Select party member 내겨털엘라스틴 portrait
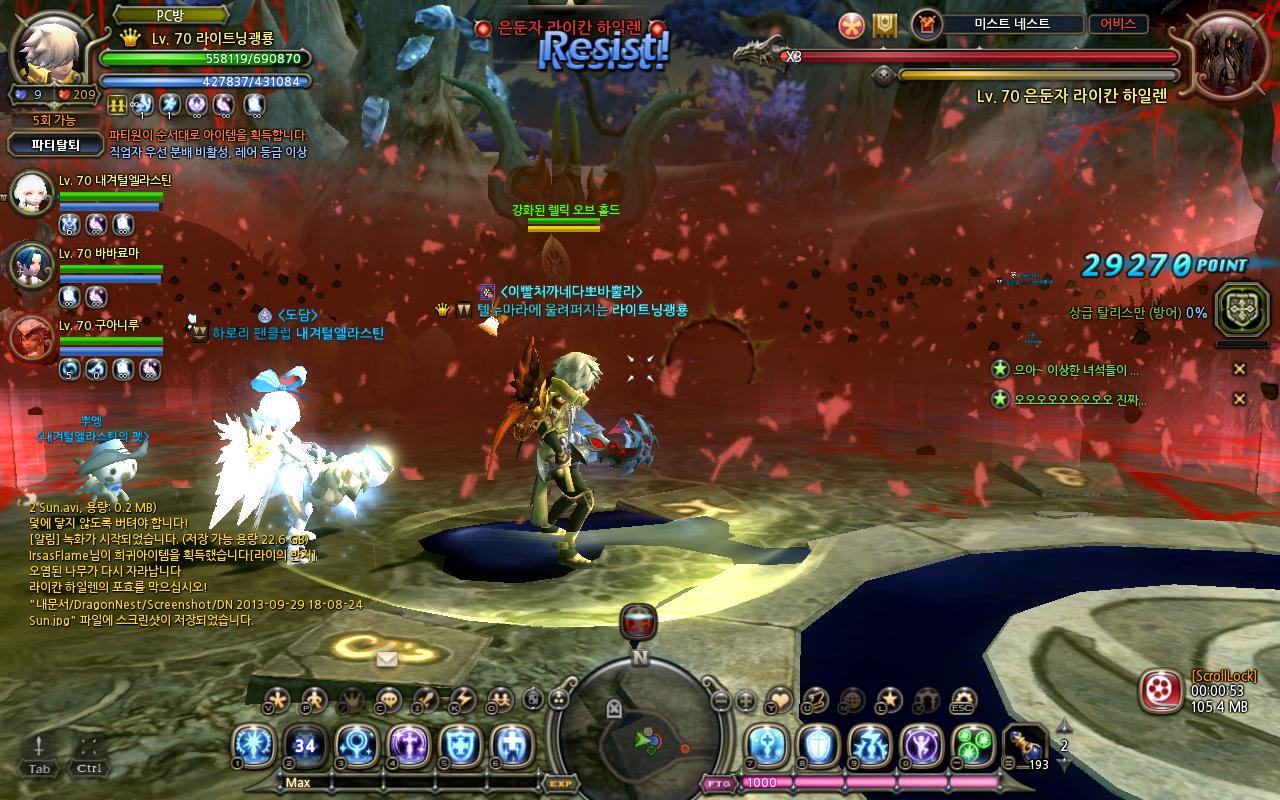Screen dimensions: 1280x800 [32, 194]
